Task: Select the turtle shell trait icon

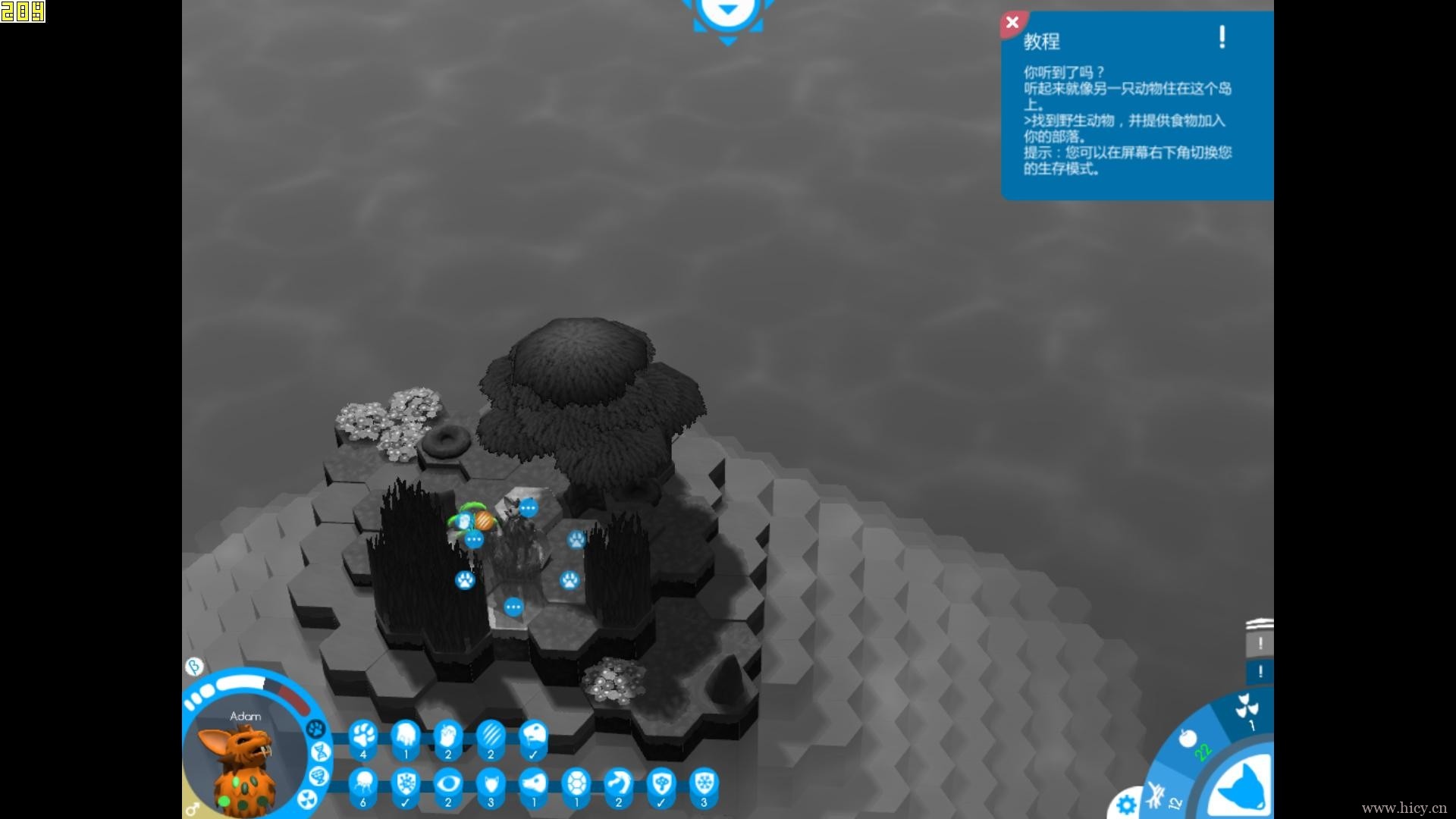Action: coord(576,783)
